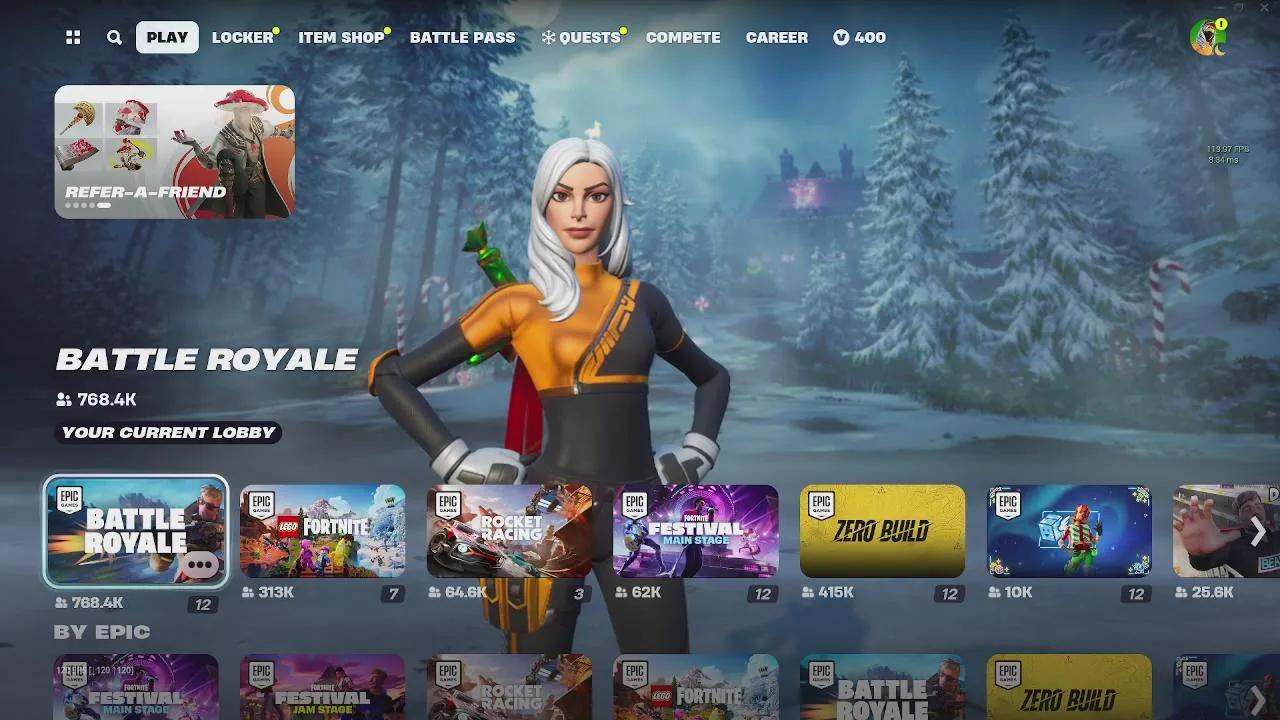
Task: Open your profile avatar in top right
Action: click(1207, 37)
